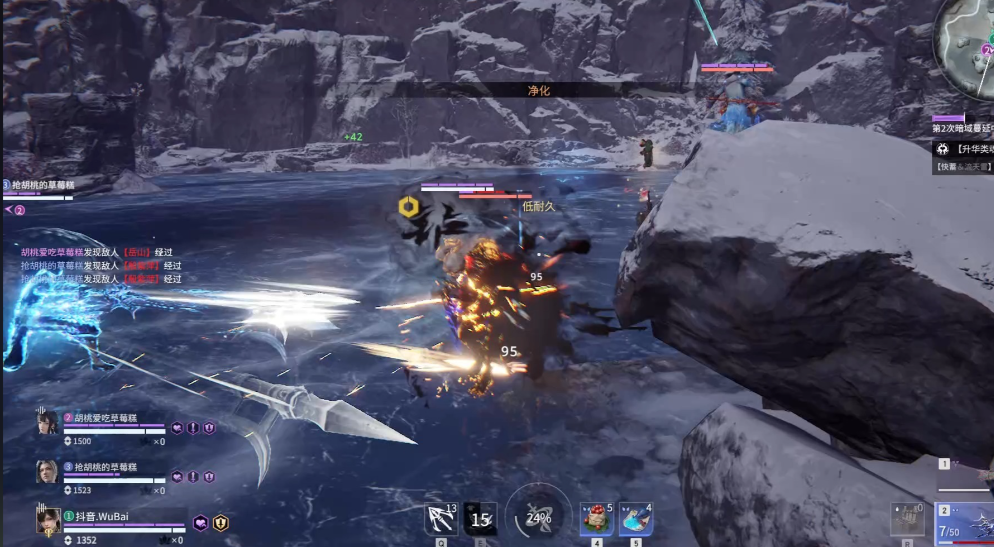
Task: Click the 快薯 & 流天雷 objective line
Action: point(964,167)
